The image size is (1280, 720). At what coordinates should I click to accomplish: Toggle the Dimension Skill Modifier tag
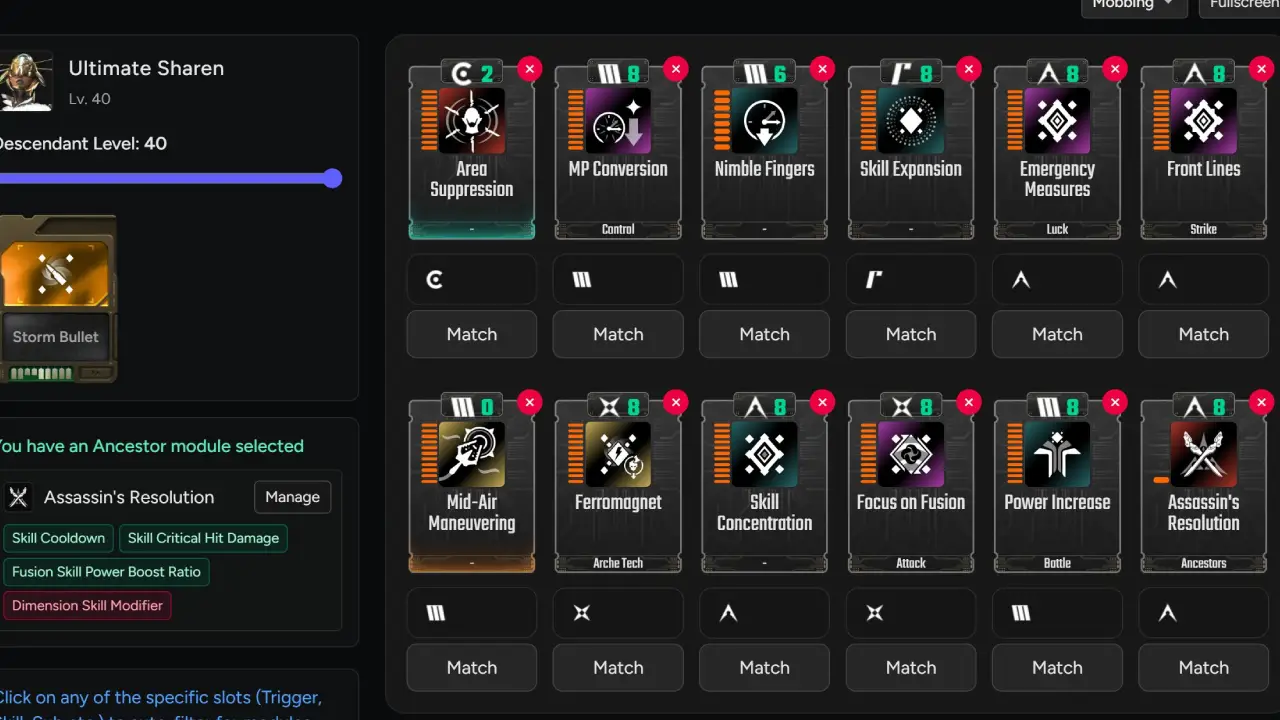click(x=87, y=605)
